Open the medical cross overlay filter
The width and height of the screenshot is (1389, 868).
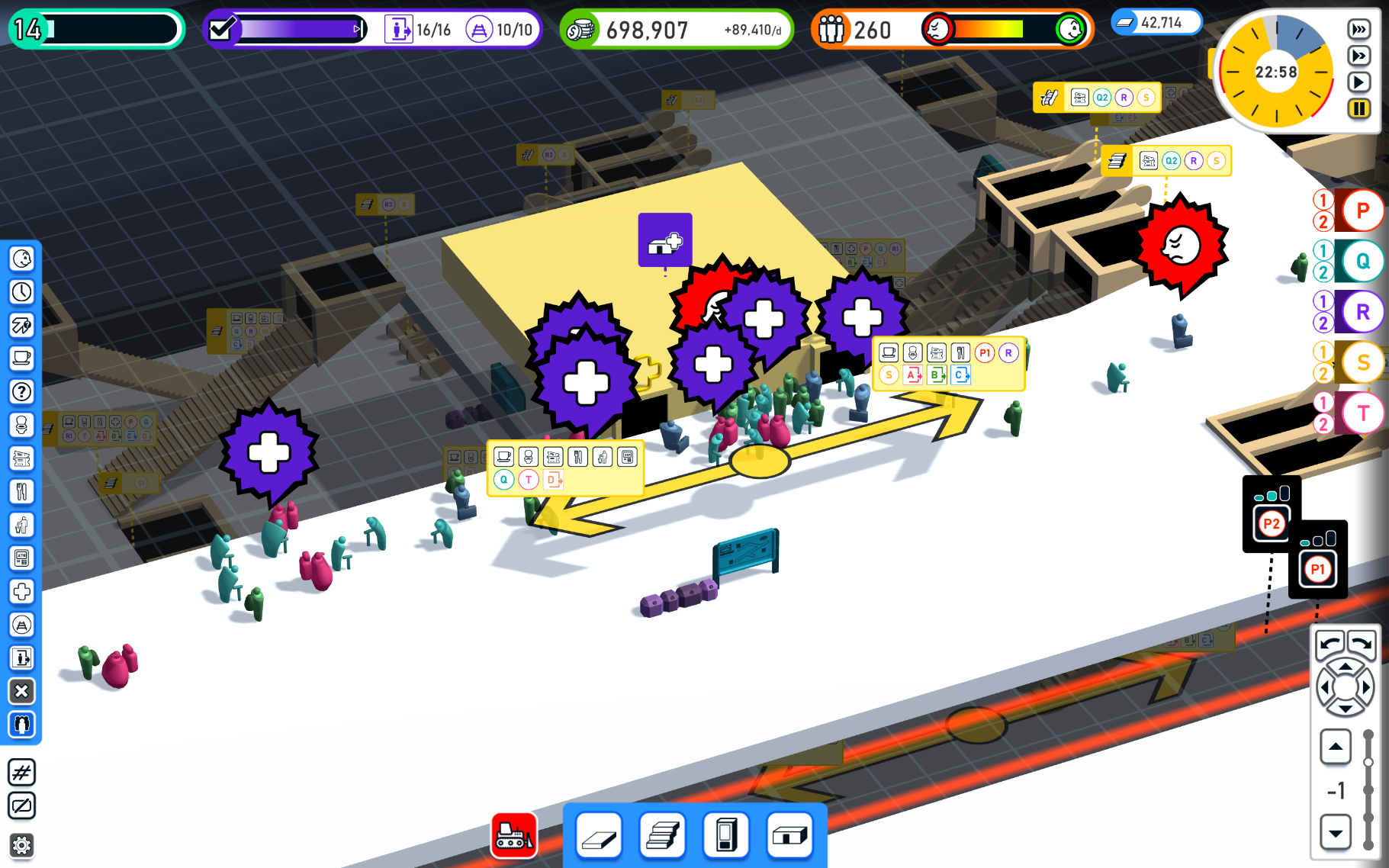[21, 591]
